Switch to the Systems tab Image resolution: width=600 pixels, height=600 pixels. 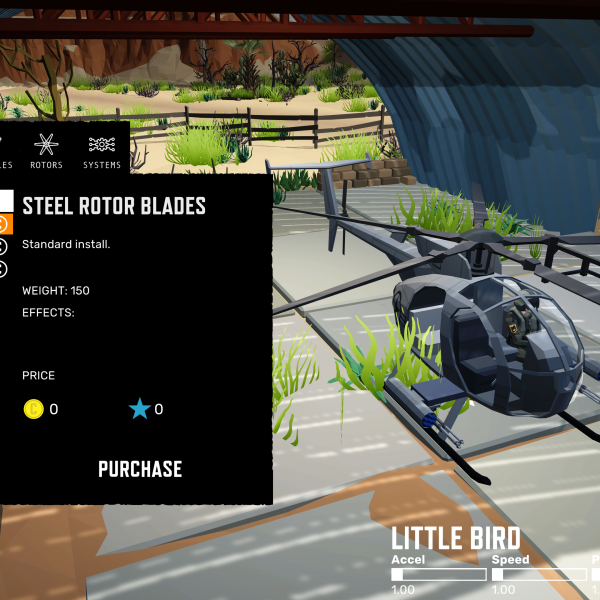(x=102, y=151)
